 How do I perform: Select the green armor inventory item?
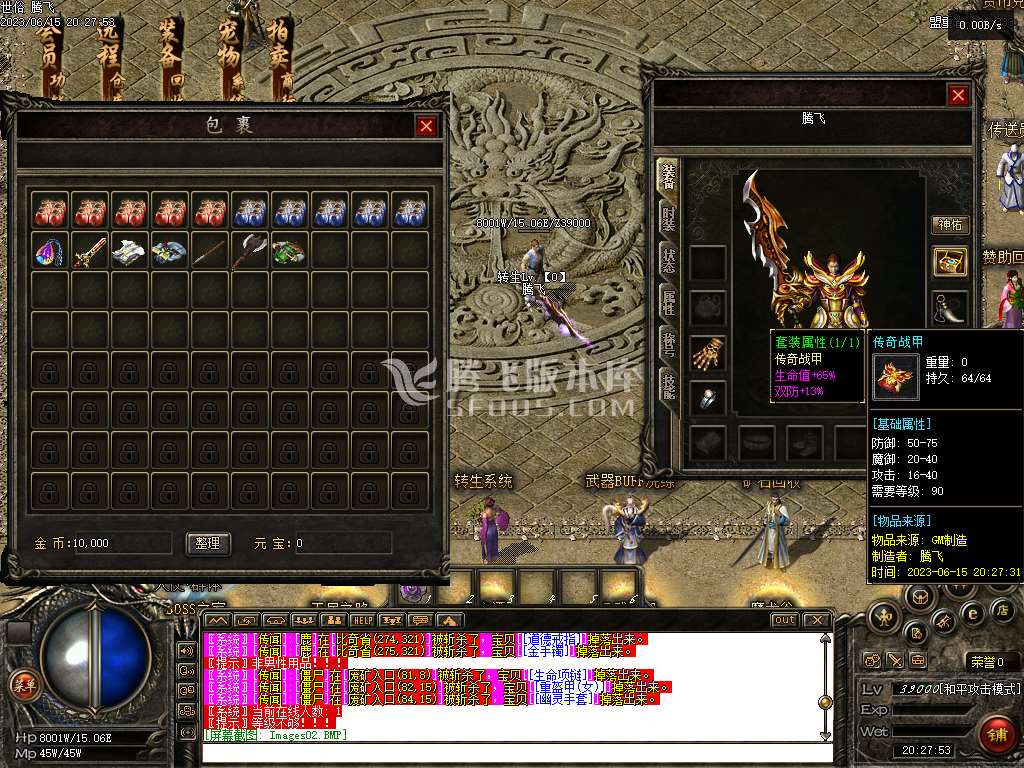(x=289, y=251)
